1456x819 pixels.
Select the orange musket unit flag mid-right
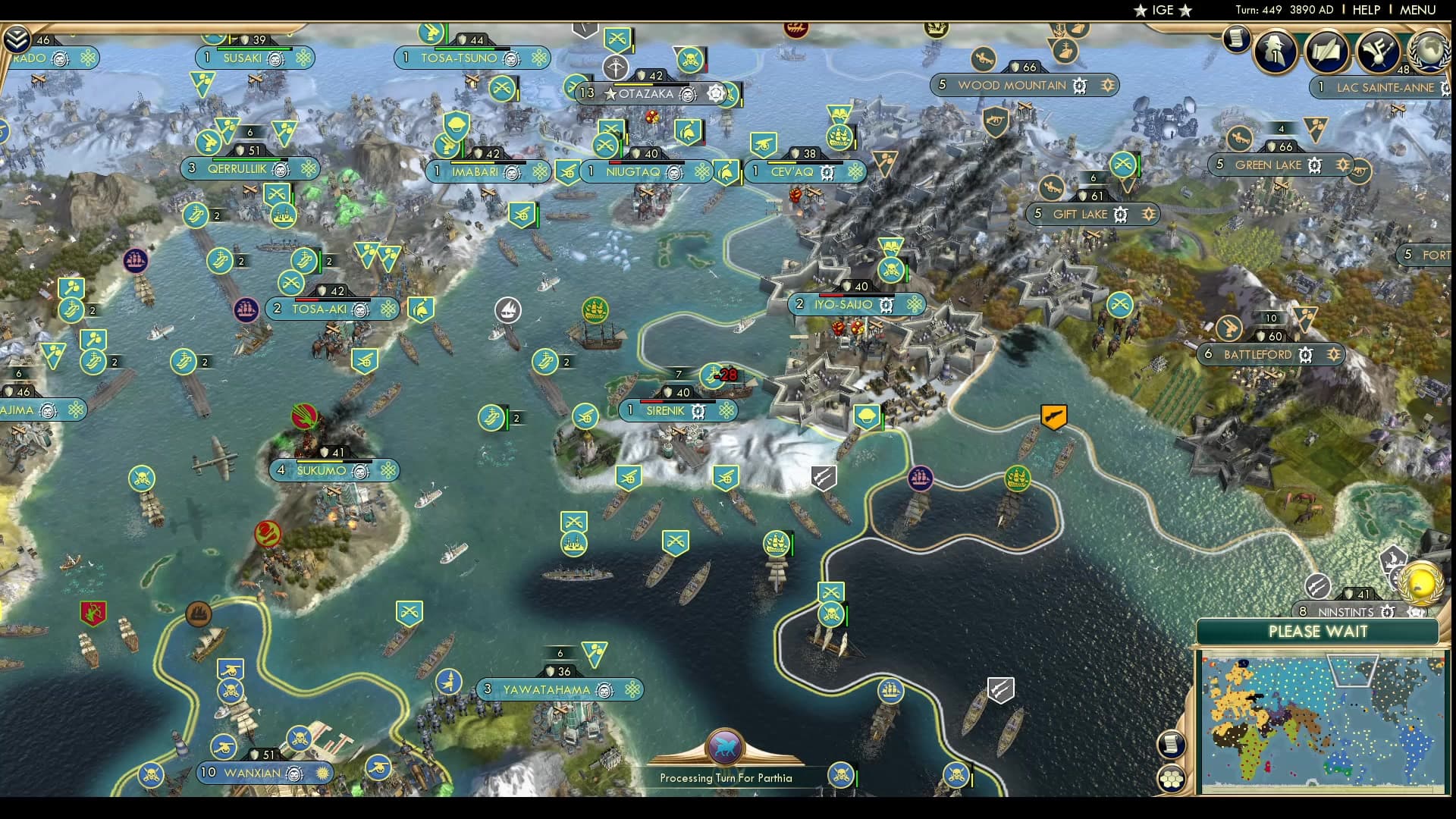[x=1053, y=416]
